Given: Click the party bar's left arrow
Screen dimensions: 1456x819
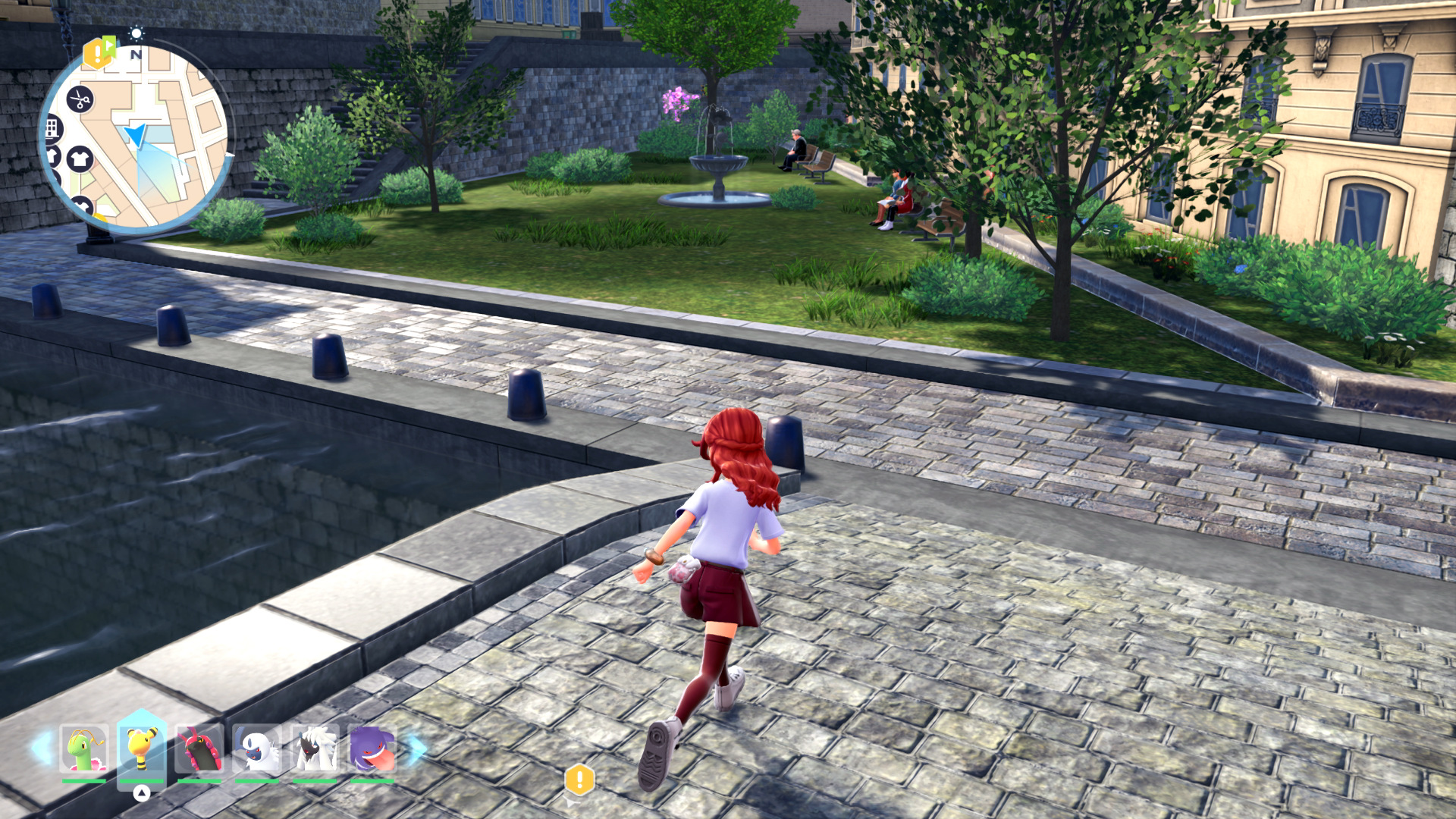Looking at the screenshot, I should click(42, 748).
